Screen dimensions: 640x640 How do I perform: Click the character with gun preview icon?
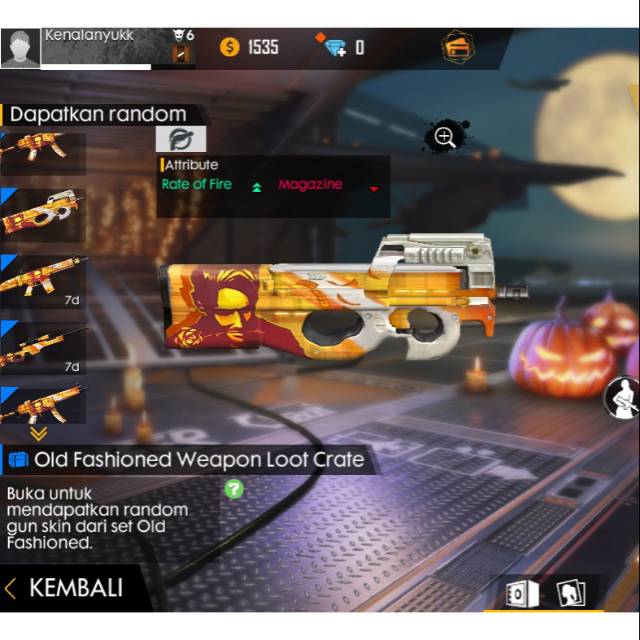tap(623, 398)
